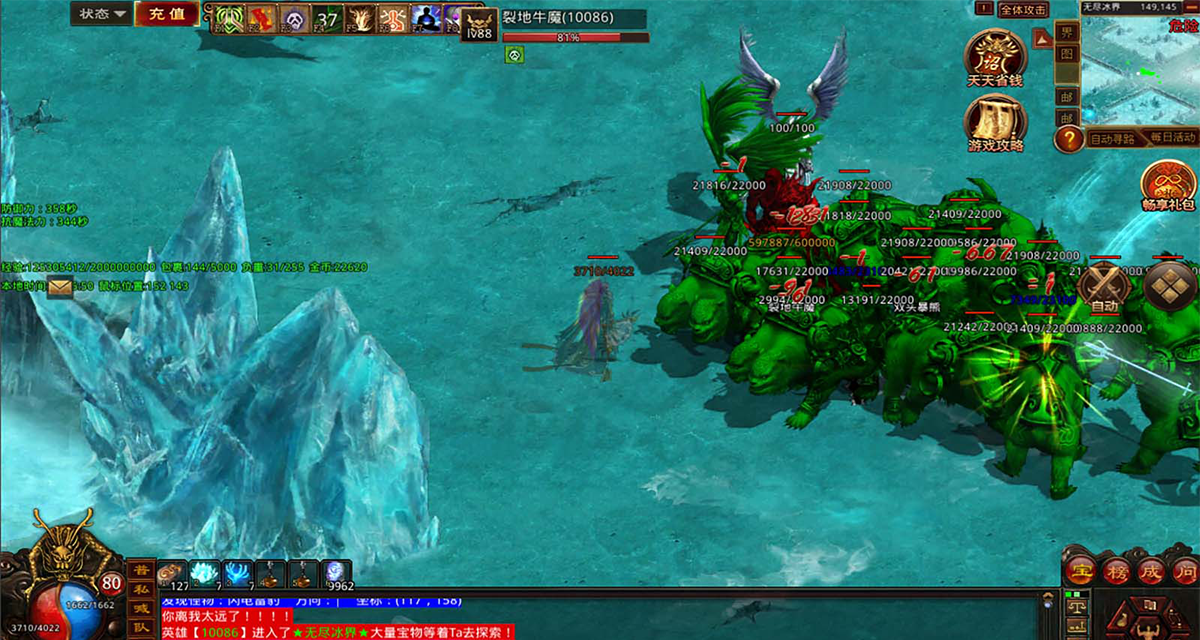
Task: Open the 天天省钱 daily savings icon
Action: tap(995, 56)
